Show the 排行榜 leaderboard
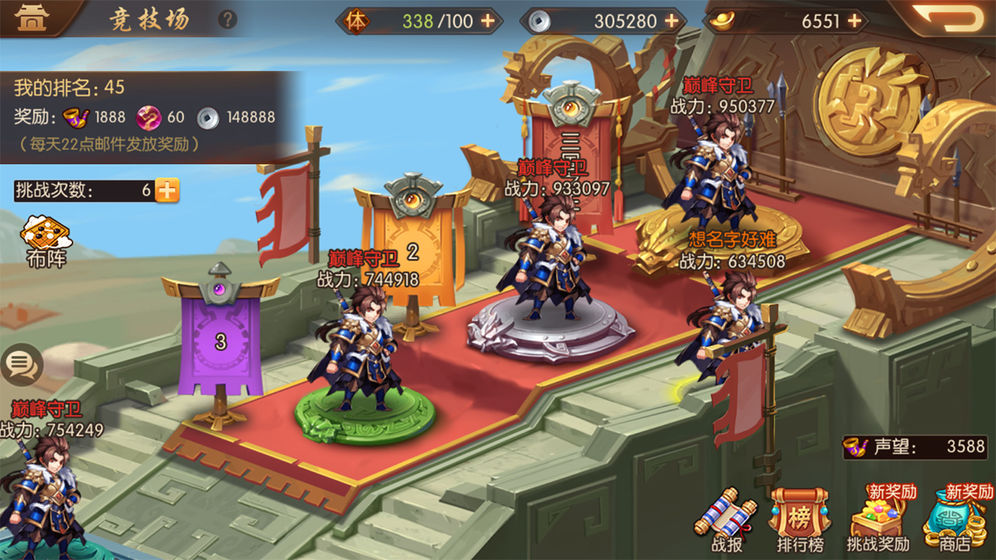996x560 pixels. coord(799,518)
